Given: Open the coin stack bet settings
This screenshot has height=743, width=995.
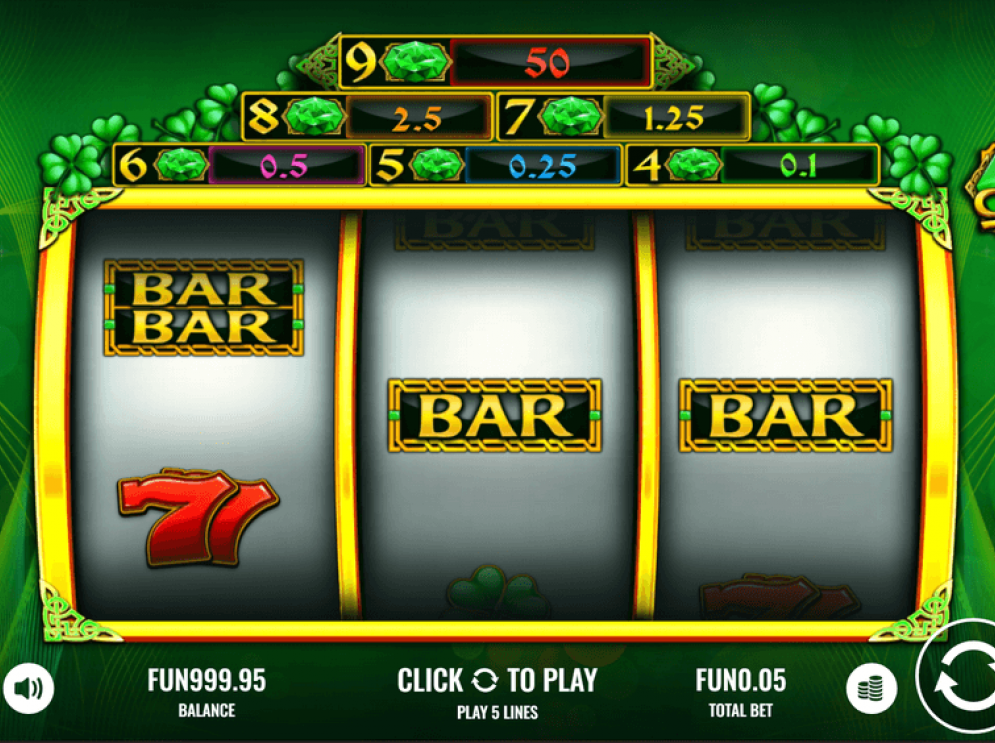Looking at the screenshot, I should pyautogui.click(x=870, y=688).
